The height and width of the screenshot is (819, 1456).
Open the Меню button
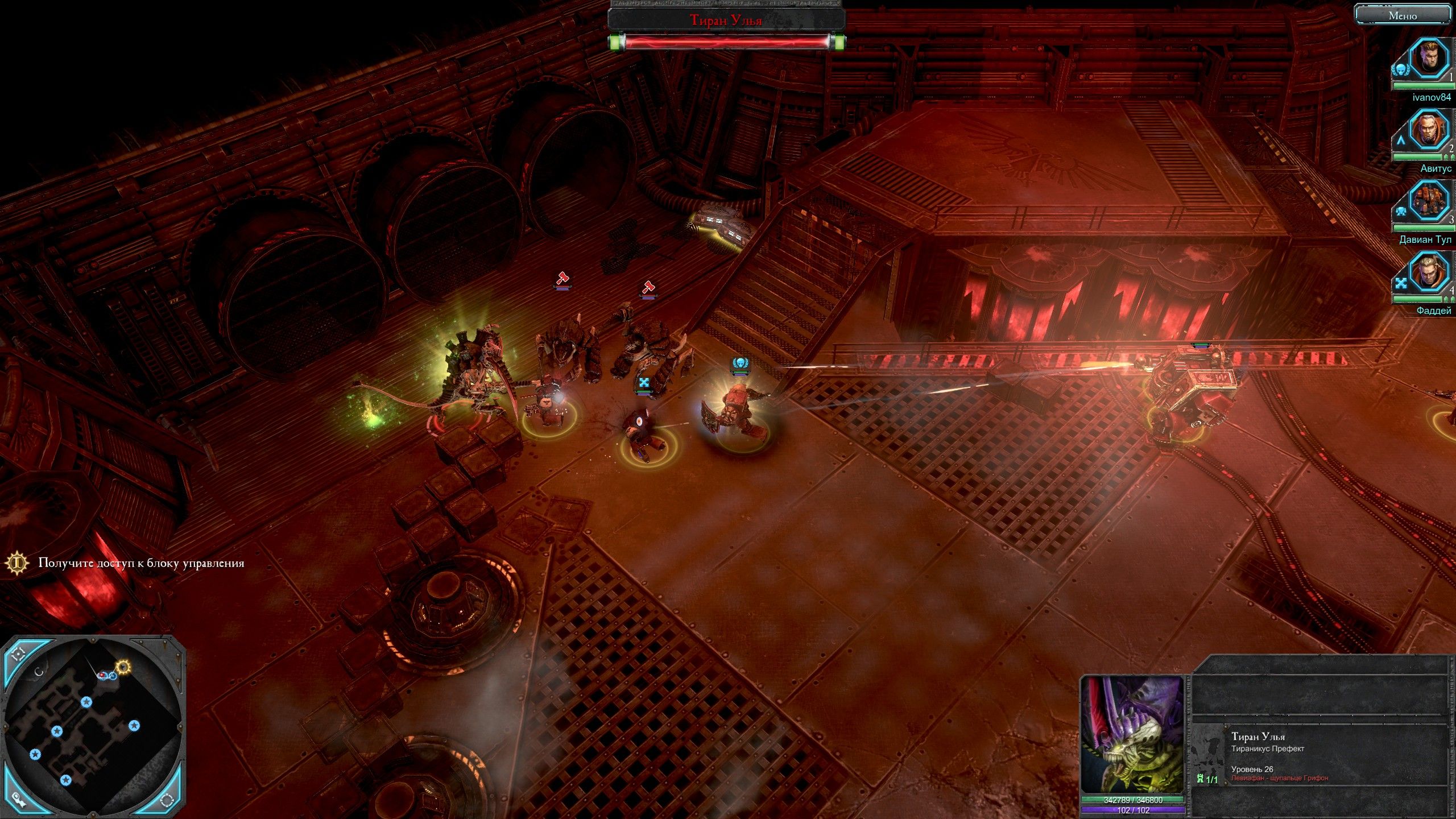pos(1403,15)
